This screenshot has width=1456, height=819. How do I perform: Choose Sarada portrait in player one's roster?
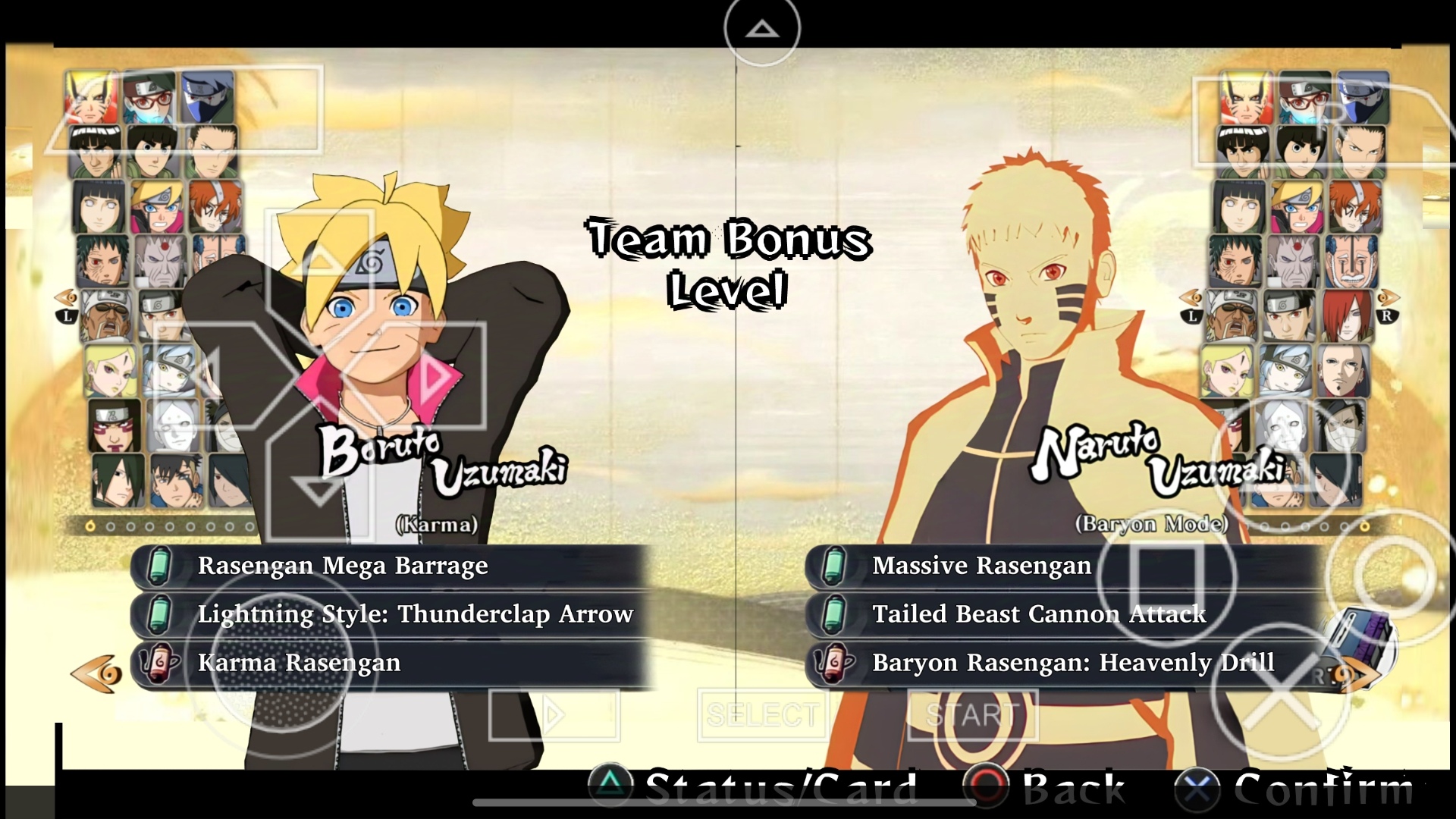point(149,97)
